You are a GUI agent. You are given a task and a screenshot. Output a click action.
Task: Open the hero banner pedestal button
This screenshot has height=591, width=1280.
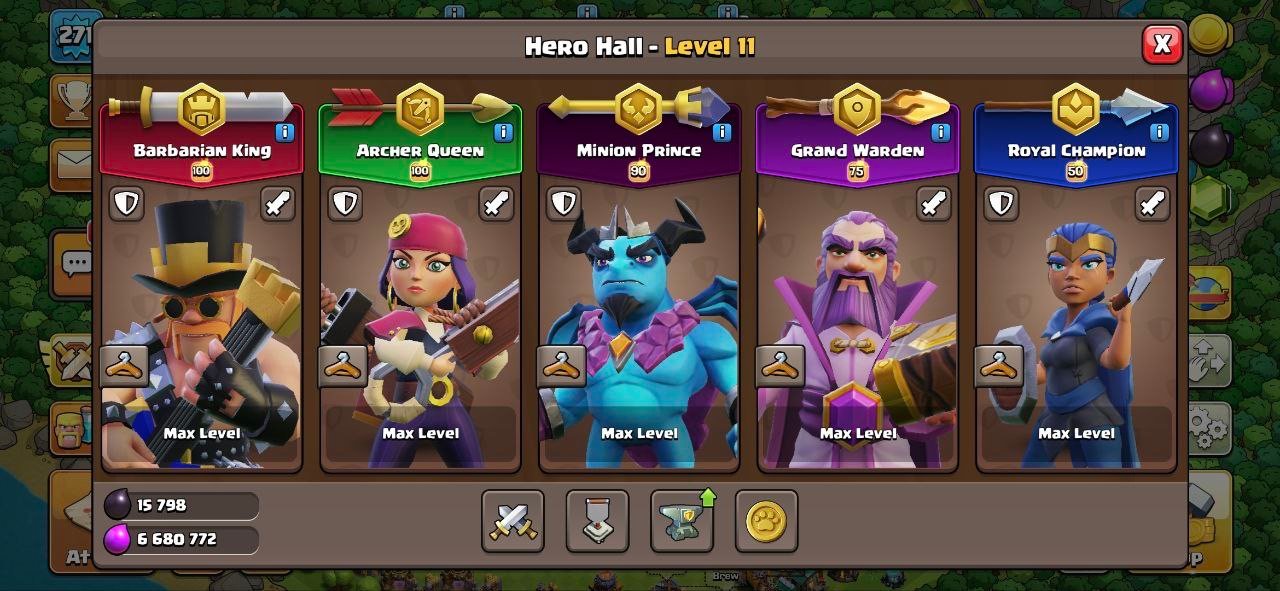tap(597, 521)
